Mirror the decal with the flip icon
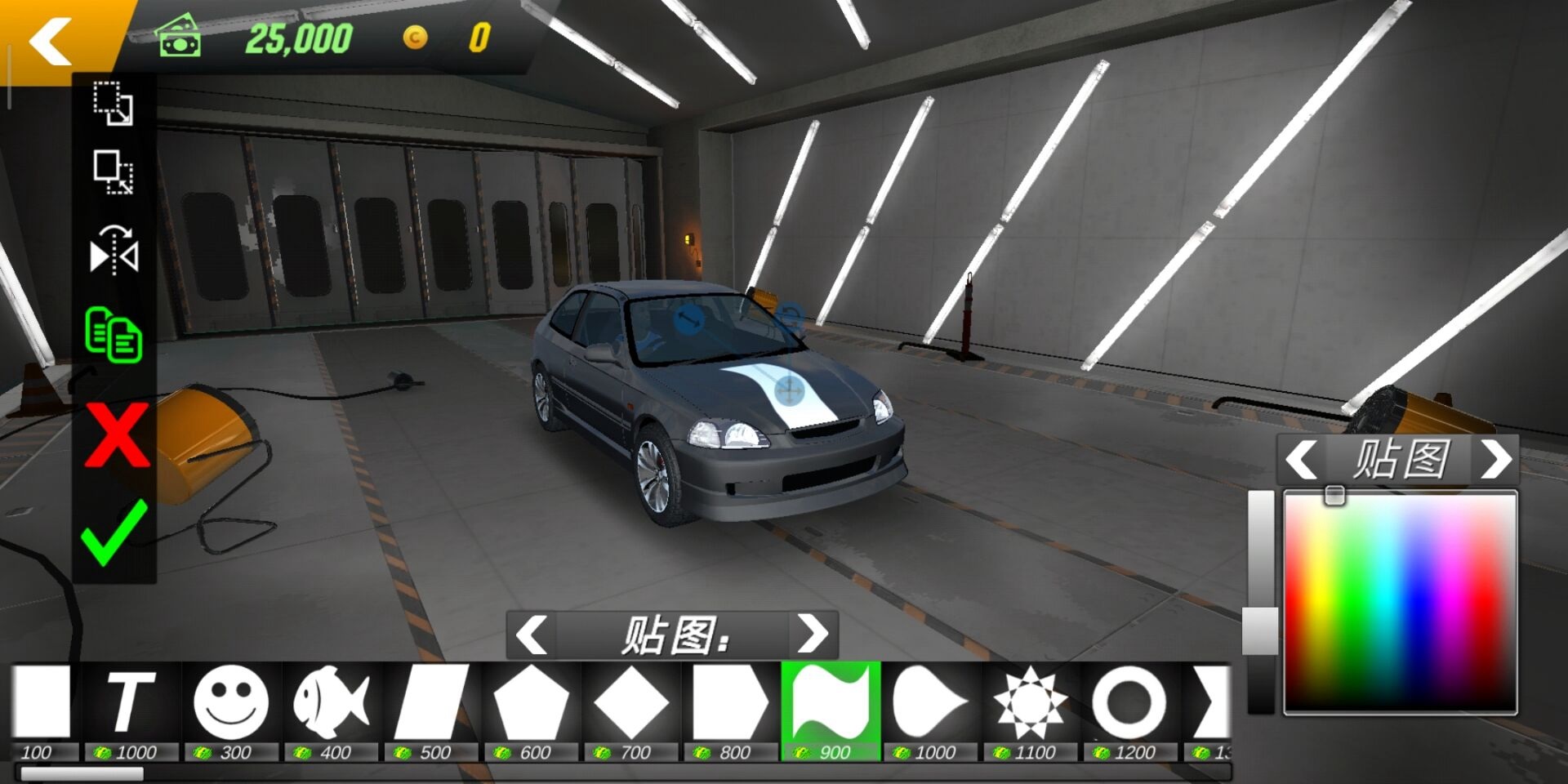The height and width of the screenshot is (784, 1568). (x=114, y=252)
